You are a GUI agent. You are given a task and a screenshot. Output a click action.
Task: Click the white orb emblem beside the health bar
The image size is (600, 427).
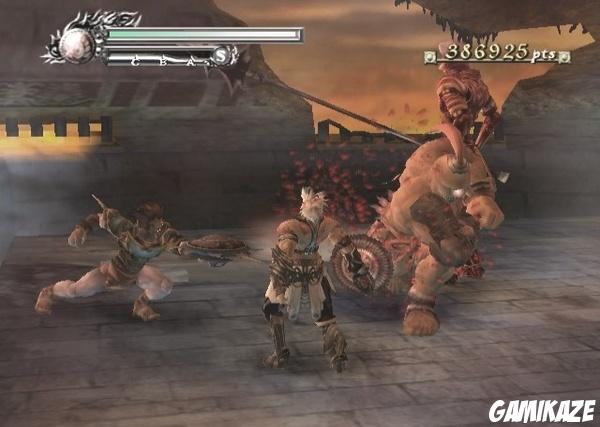tap(77, 43)
